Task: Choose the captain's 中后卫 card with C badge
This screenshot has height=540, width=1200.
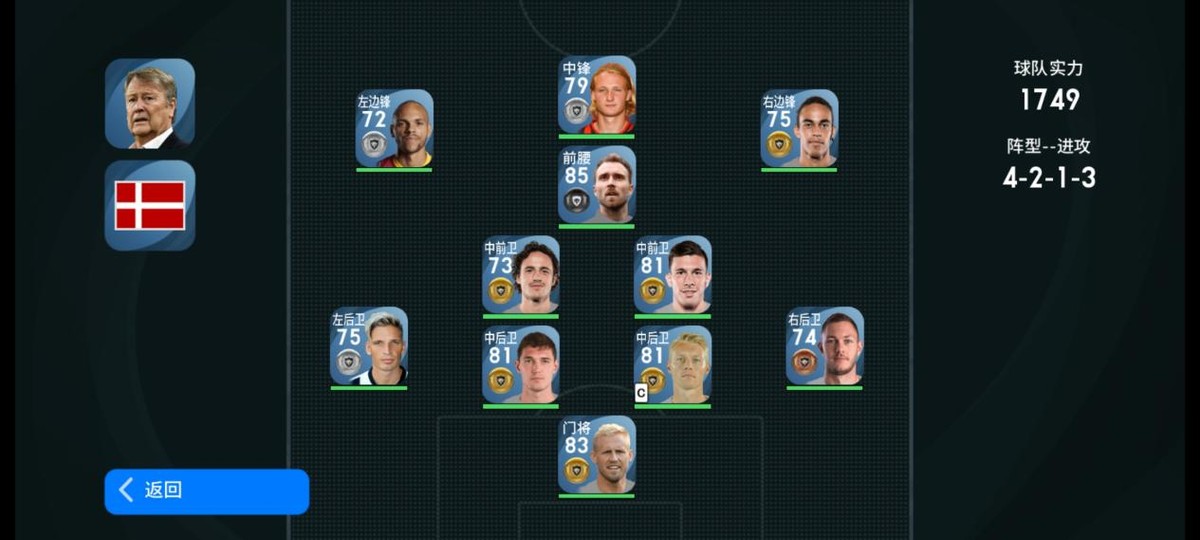Action: point(672,365)
